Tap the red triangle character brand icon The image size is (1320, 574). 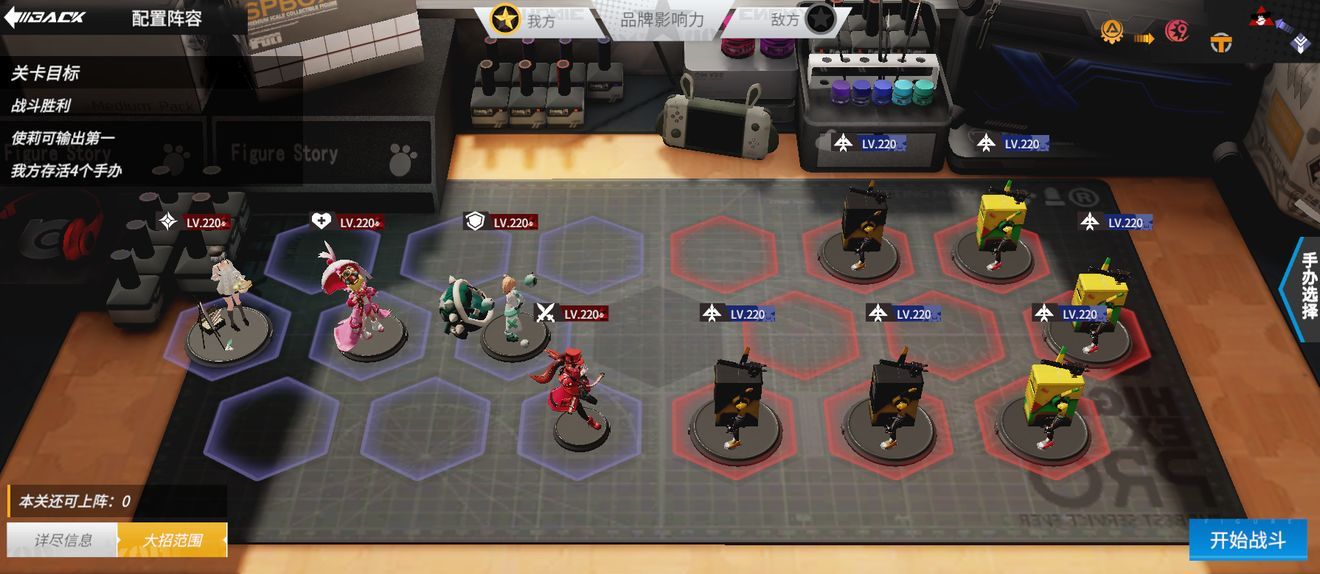pos(1263,17)
